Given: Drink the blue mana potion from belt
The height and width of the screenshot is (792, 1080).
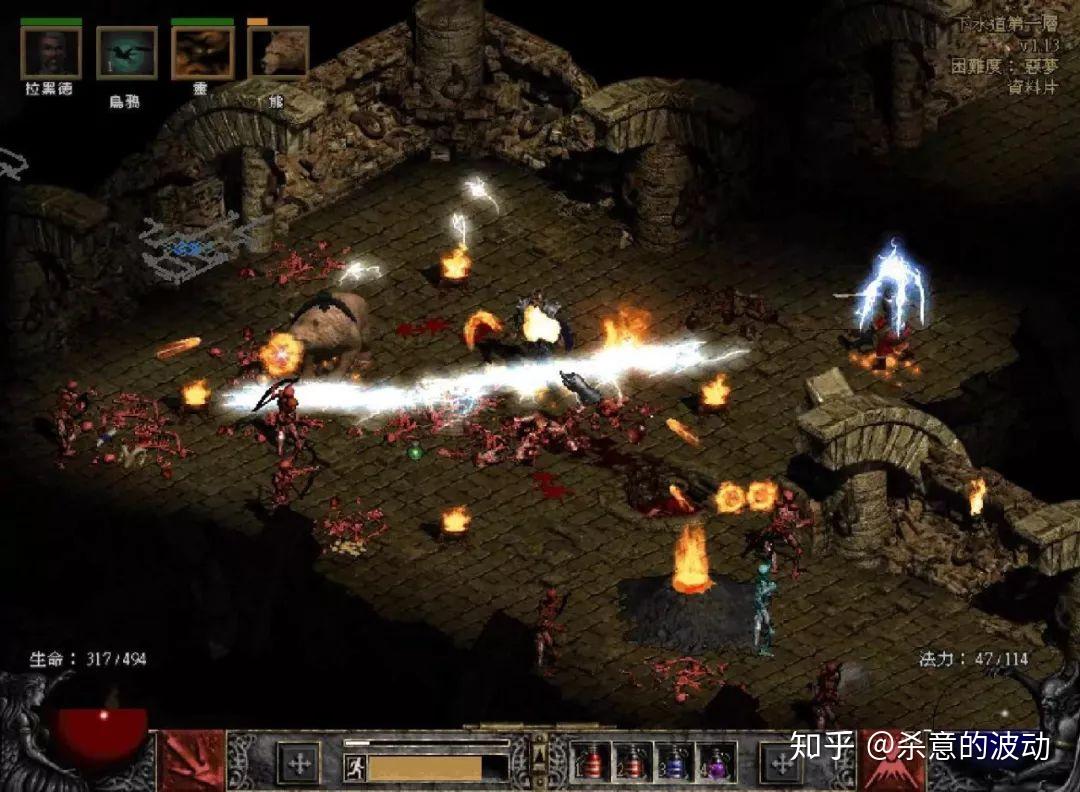Looking at the screenshot, I should click(674, 764).
